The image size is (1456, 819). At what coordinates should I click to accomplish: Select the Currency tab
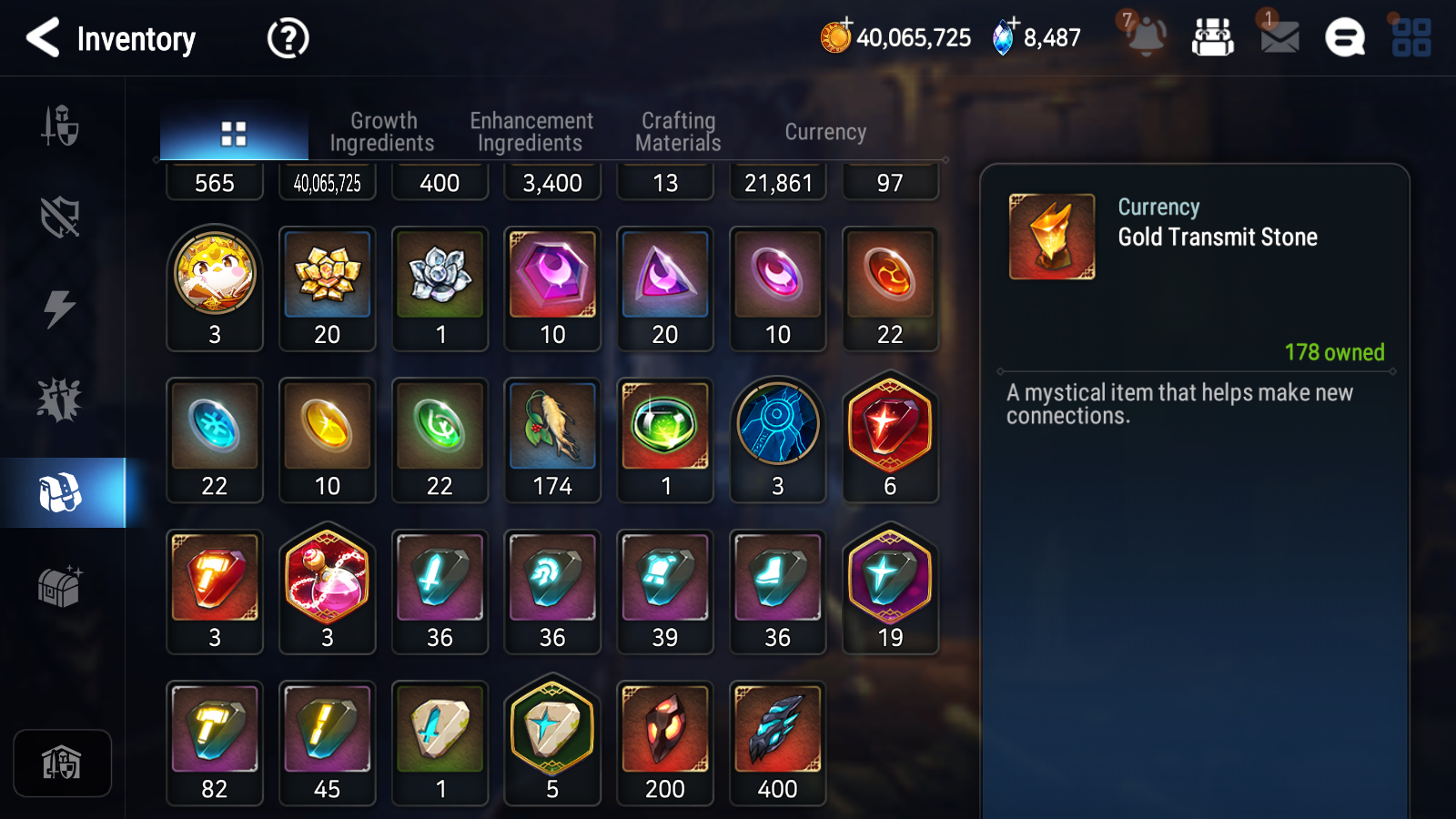825,132
